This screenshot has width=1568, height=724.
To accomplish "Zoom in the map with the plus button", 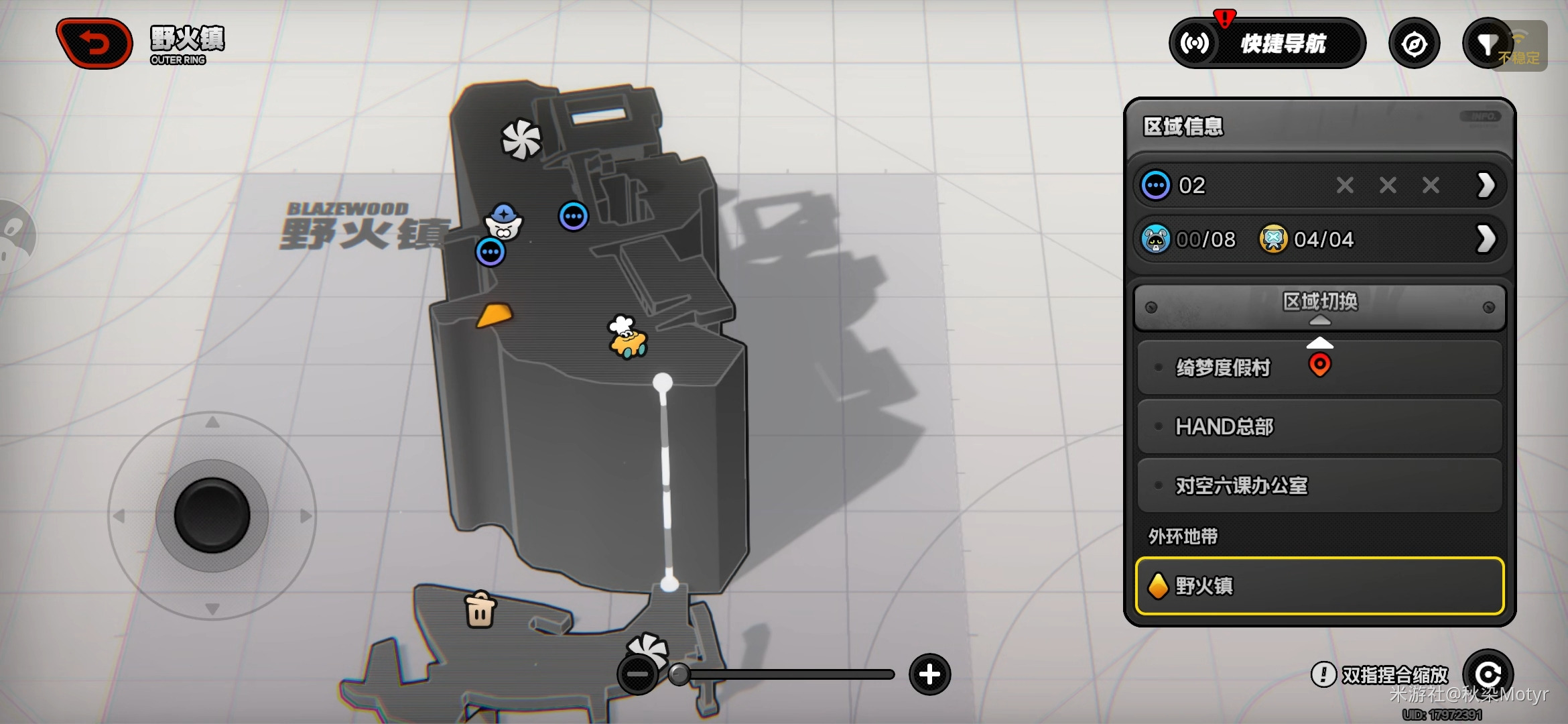I will pyautogui.click(x=929, y=674).
